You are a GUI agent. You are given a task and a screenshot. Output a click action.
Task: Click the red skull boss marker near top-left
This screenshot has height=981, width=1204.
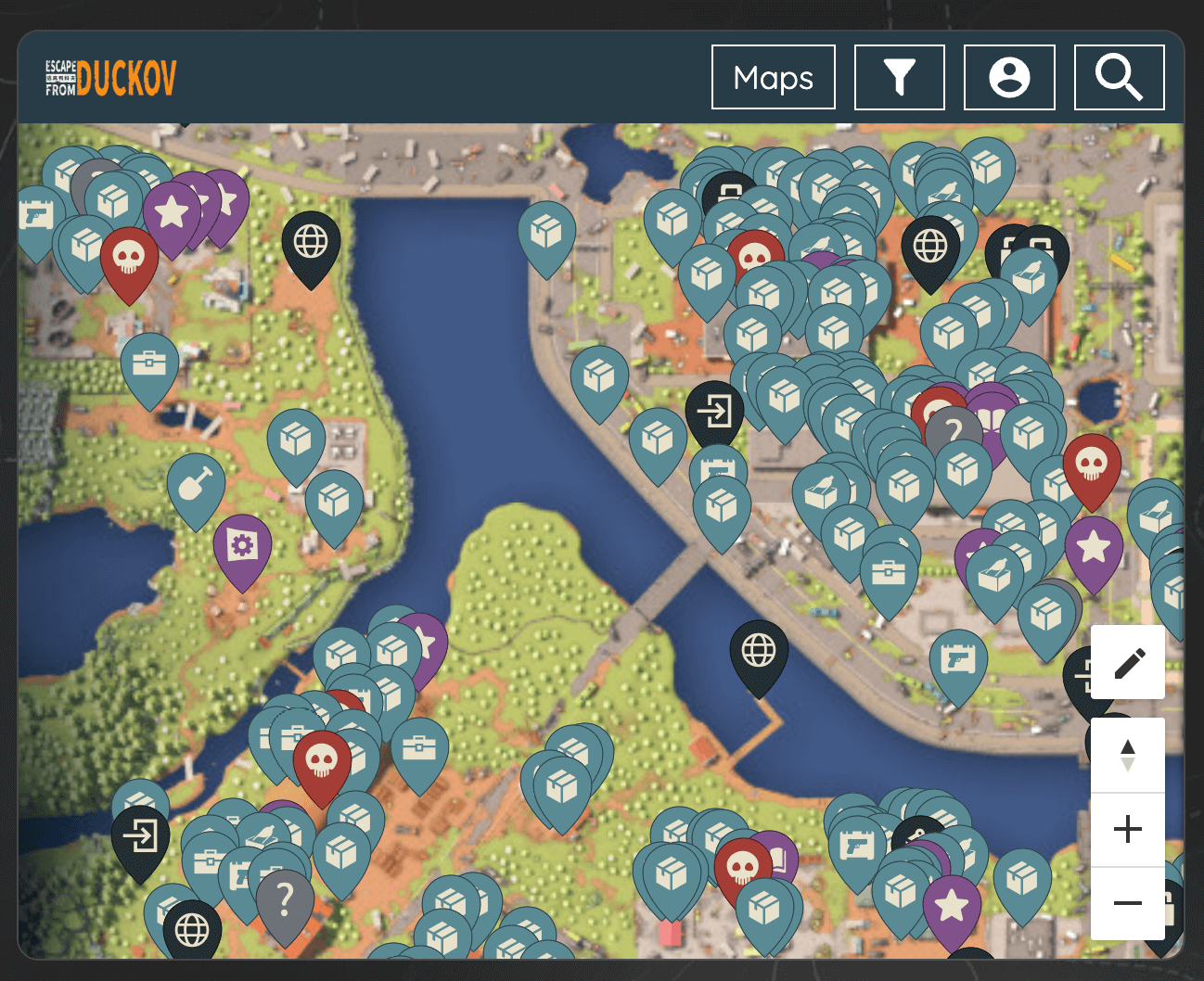click(130, 255)
